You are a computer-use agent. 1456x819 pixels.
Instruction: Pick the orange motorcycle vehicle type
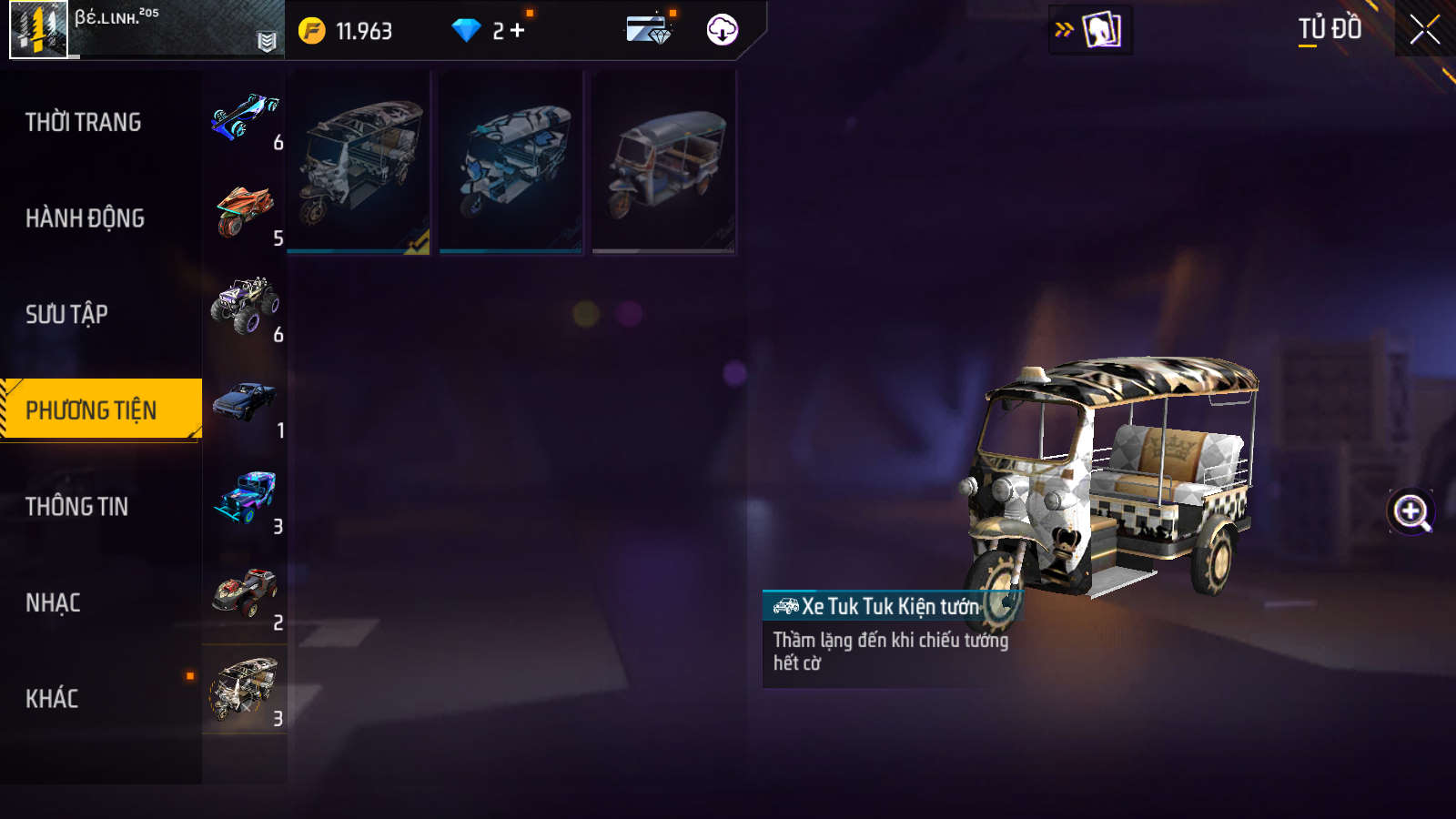(245, 212)
